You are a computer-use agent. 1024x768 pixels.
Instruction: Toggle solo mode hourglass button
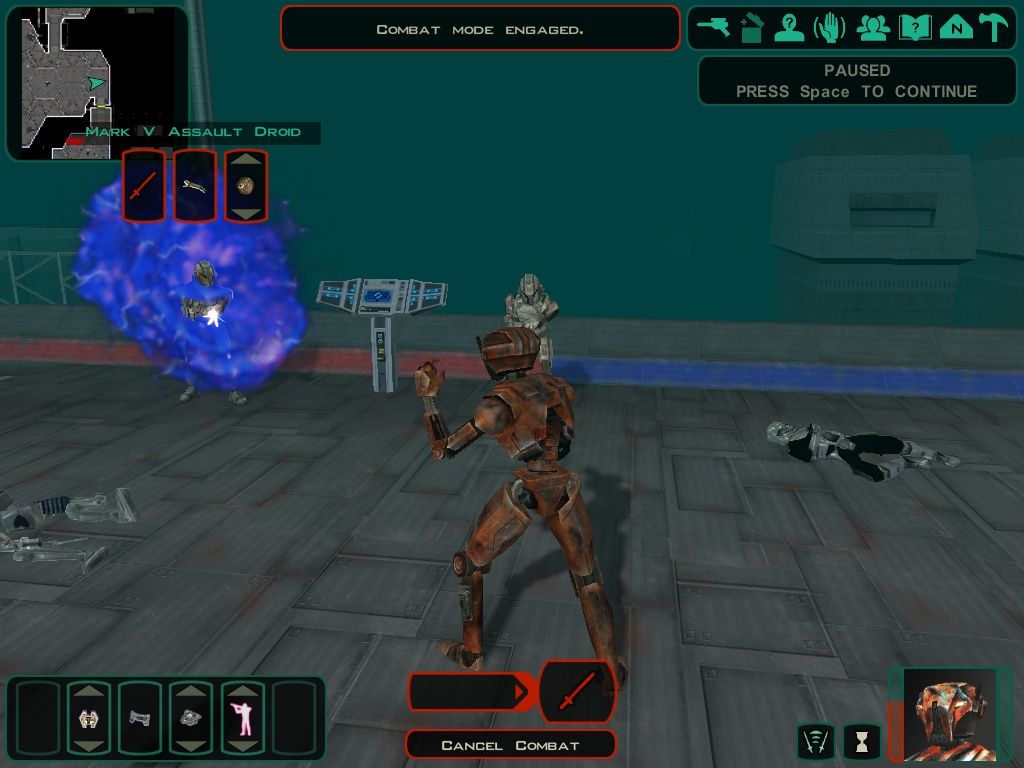point(861,741)
